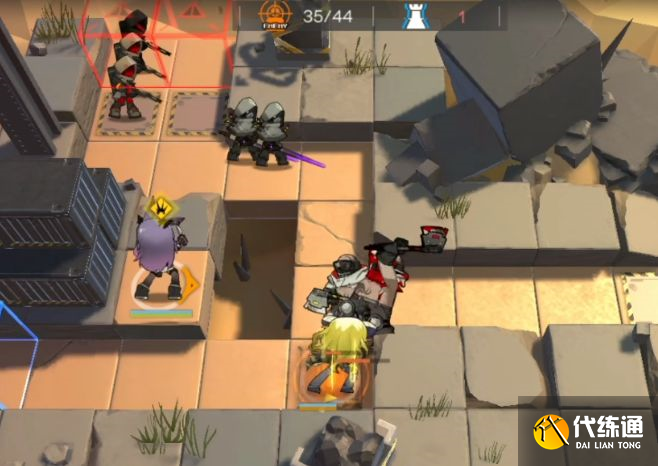This screenshot has height=466, width=658.
Task: Select the purple-haired deployed operator
Action: tap(158, 260)
